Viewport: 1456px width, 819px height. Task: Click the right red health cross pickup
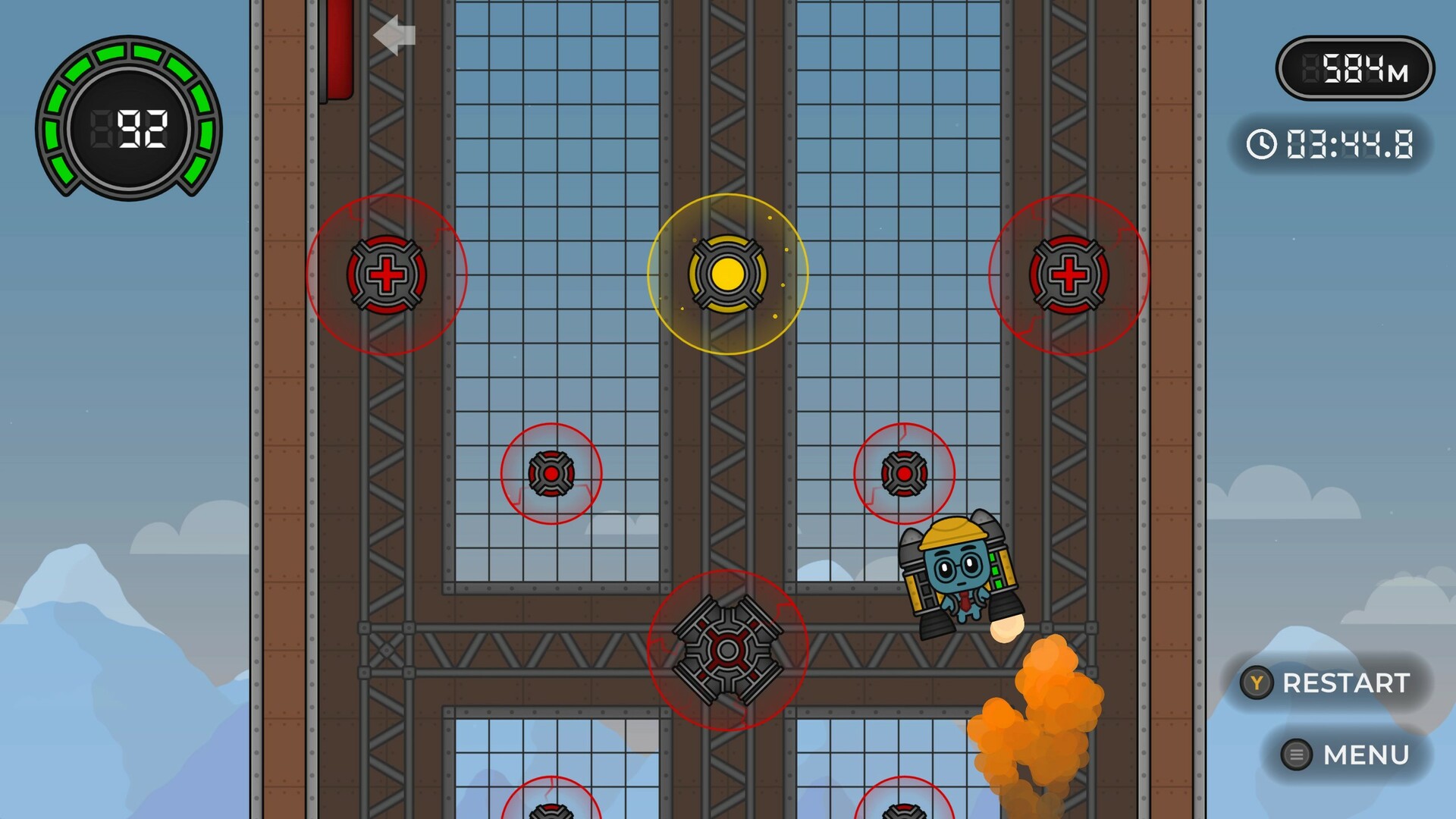[x=1070, y=275]
